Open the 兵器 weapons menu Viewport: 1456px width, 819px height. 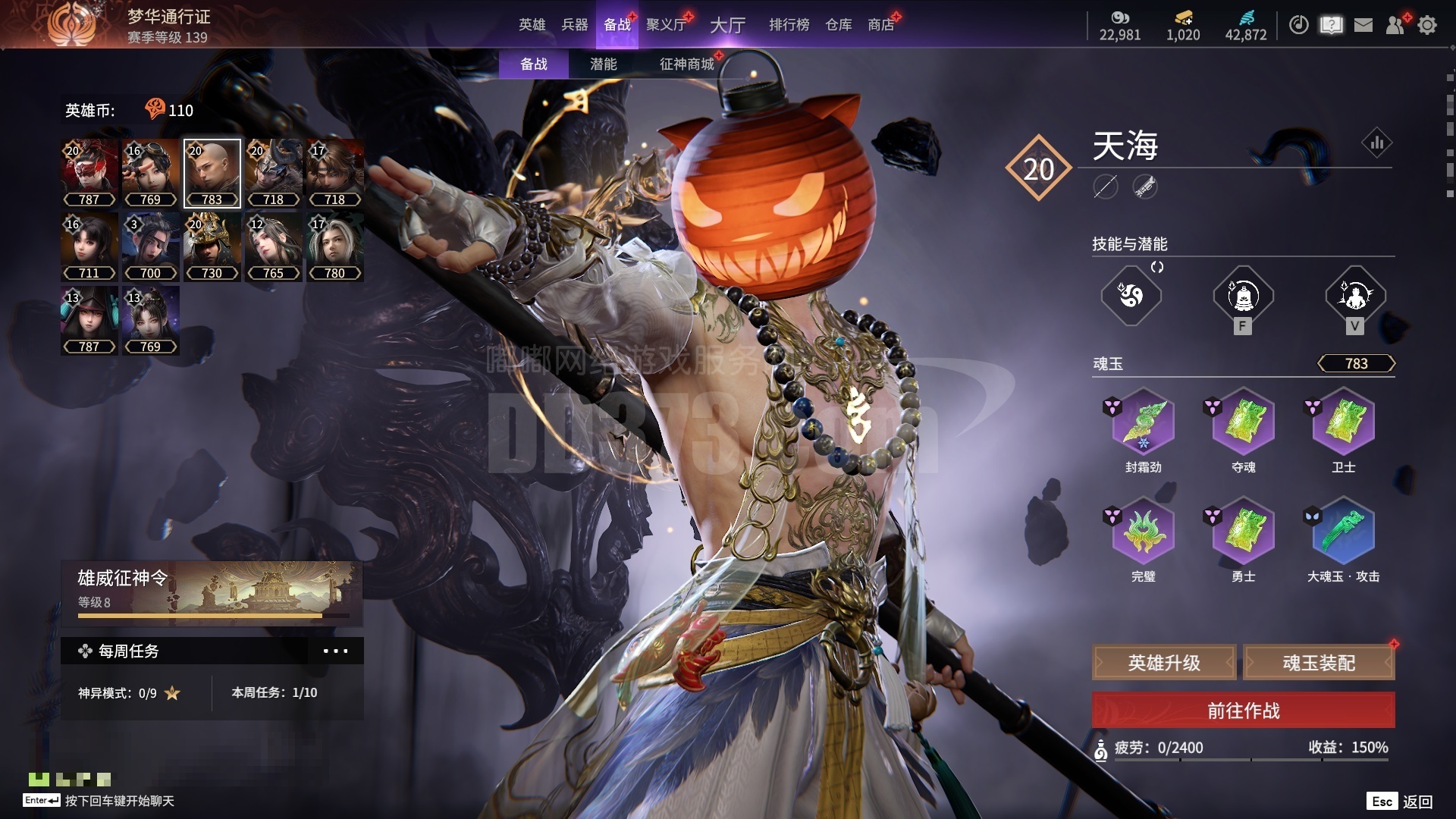574,25
